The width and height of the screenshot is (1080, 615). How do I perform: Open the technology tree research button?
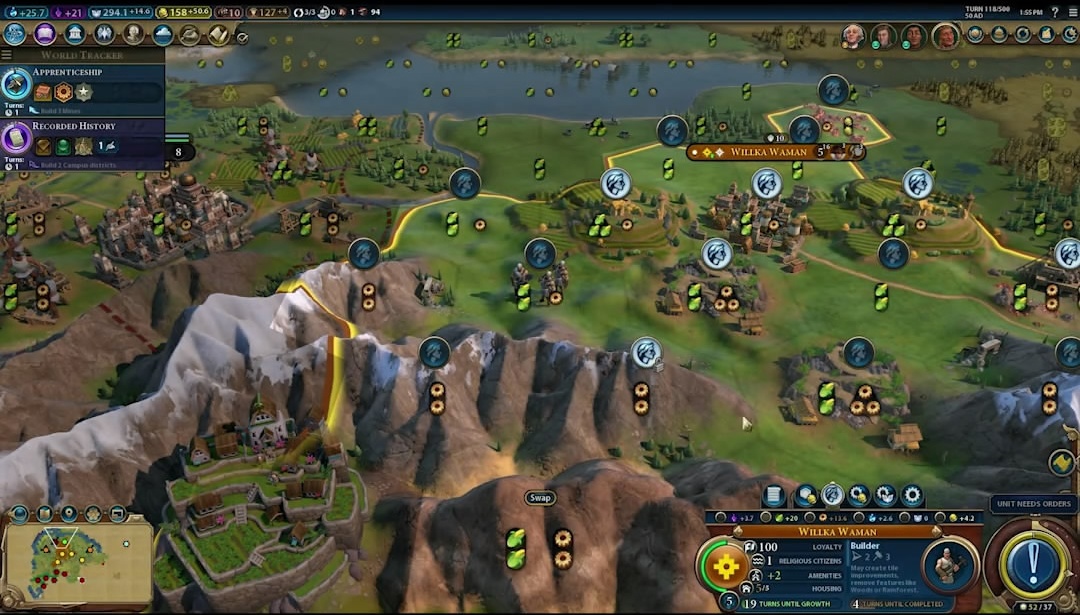[x=15, y=34]
